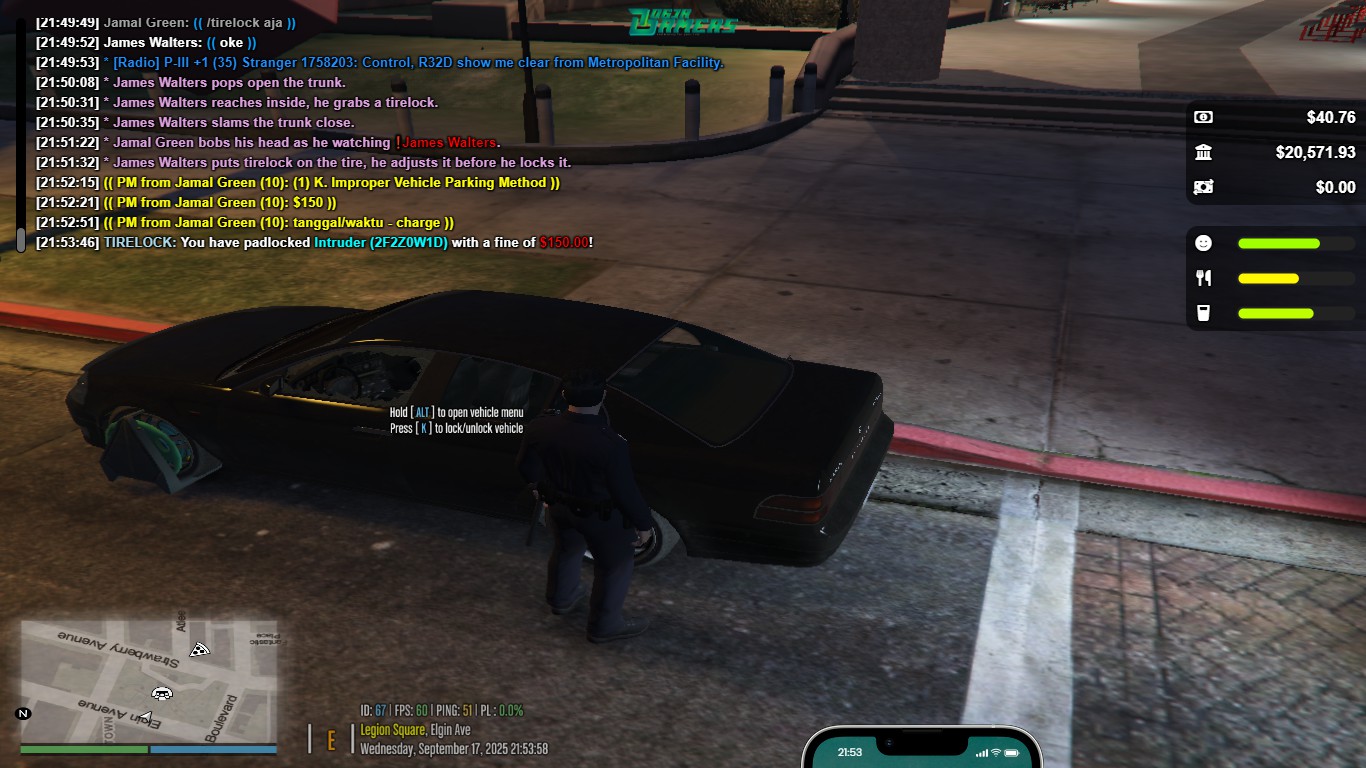The image size is (1366, 768).
Task: Grab the chat log scrollbar handle
Action: click(x=20, y=240)
